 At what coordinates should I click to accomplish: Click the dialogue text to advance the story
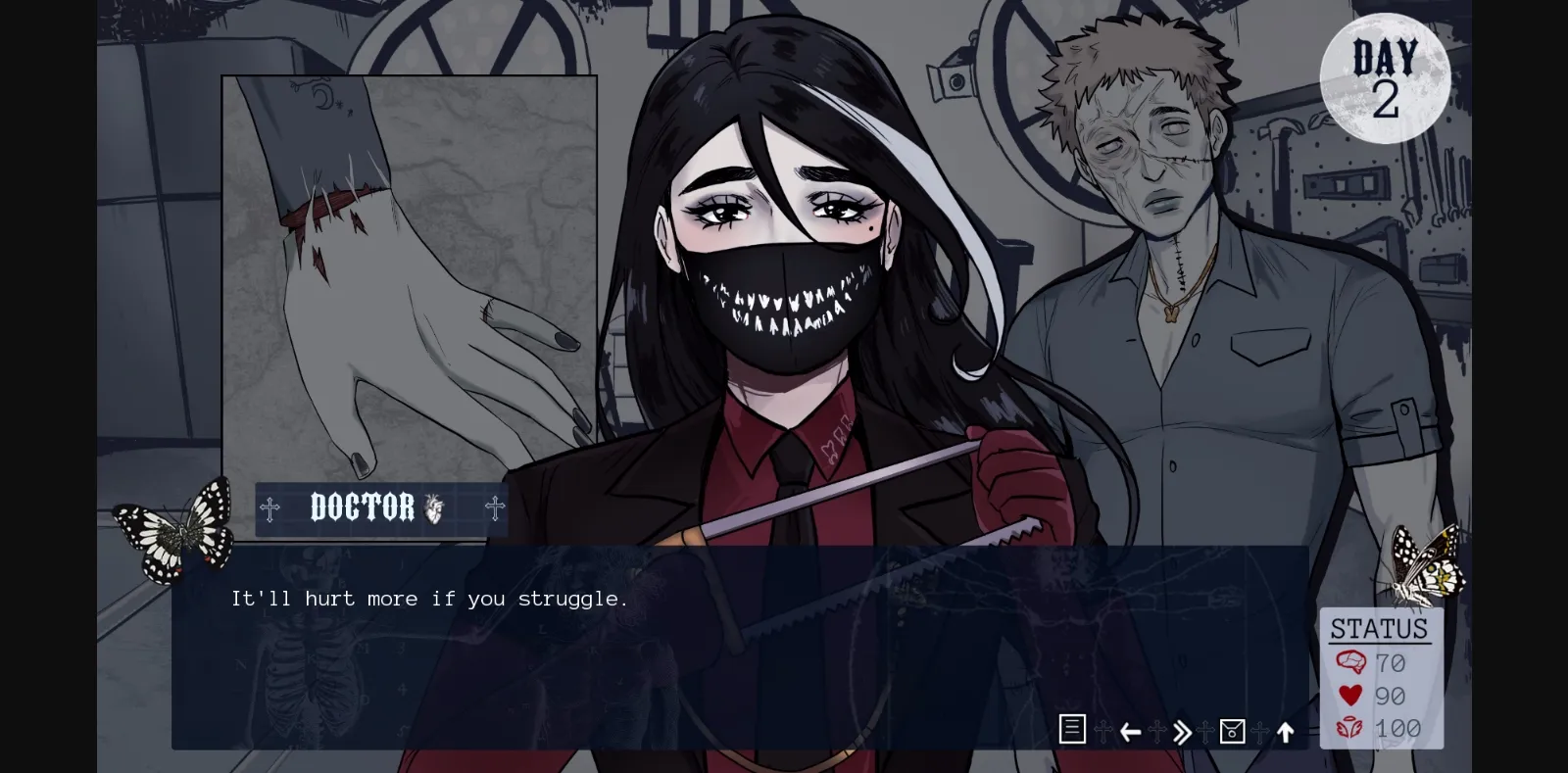(x=429, y=599)
